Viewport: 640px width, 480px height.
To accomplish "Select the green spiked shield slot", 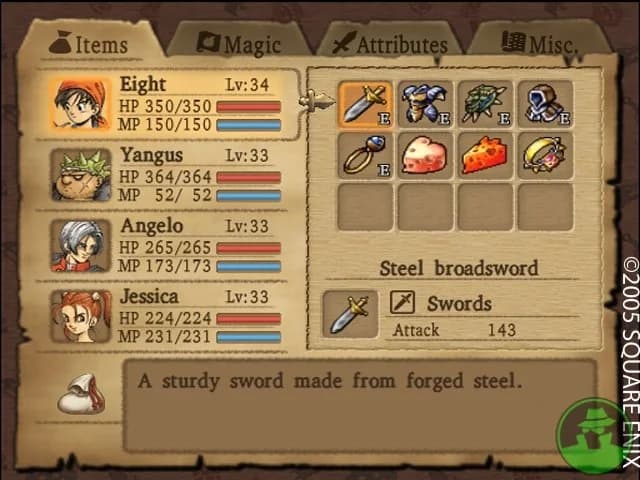I will (485, 103).
